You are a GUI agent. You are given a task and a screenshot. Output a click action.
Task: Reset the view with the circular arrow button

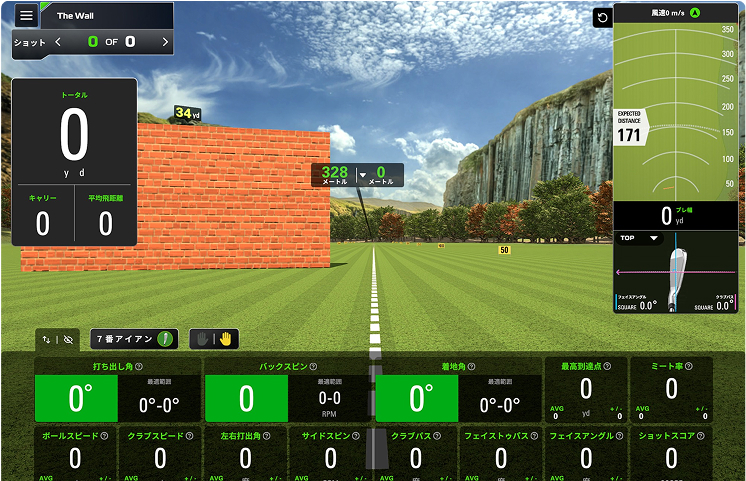click(602, 18)
